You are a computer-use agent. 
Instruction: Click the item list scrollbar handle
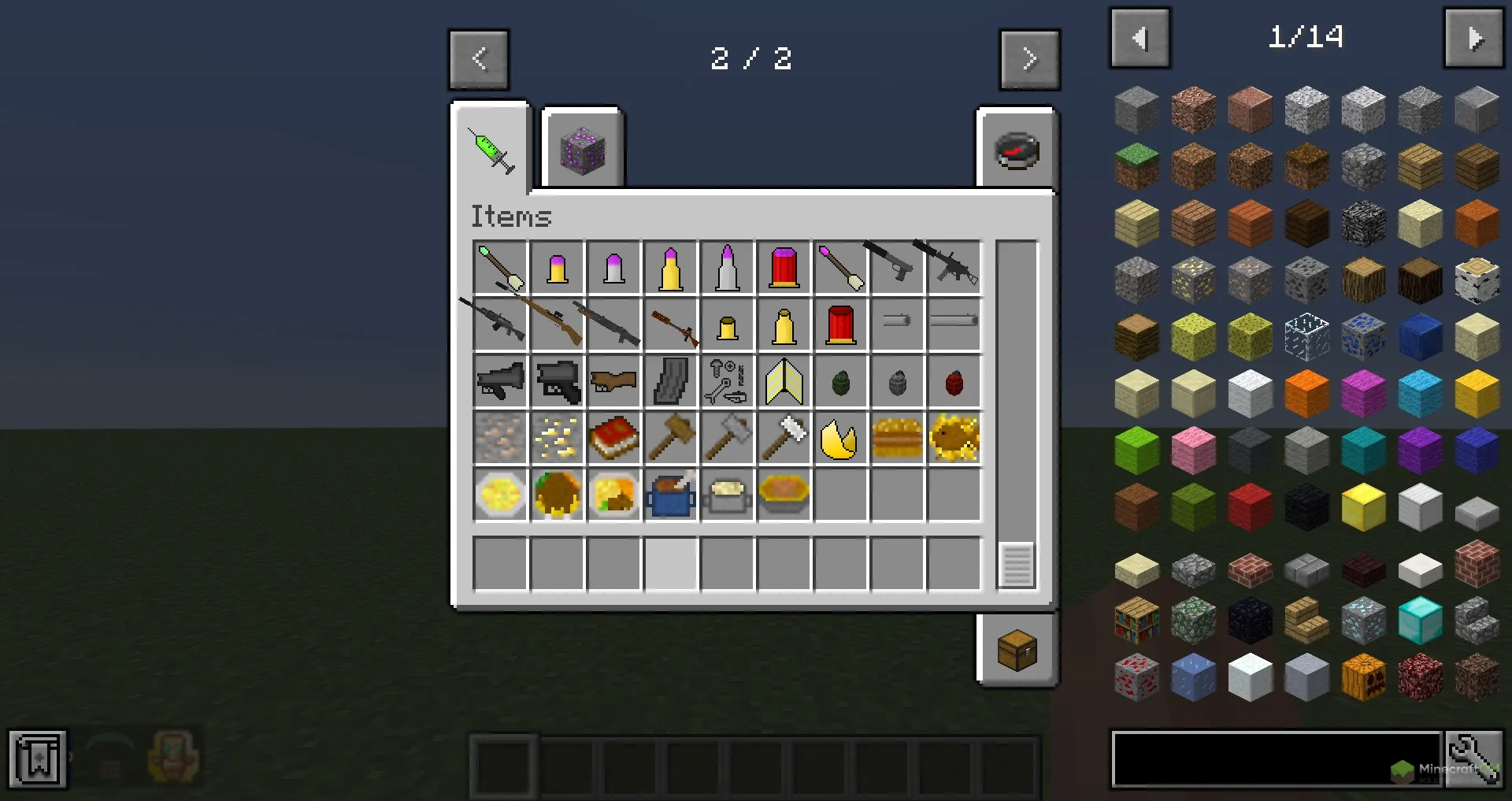1016,565
